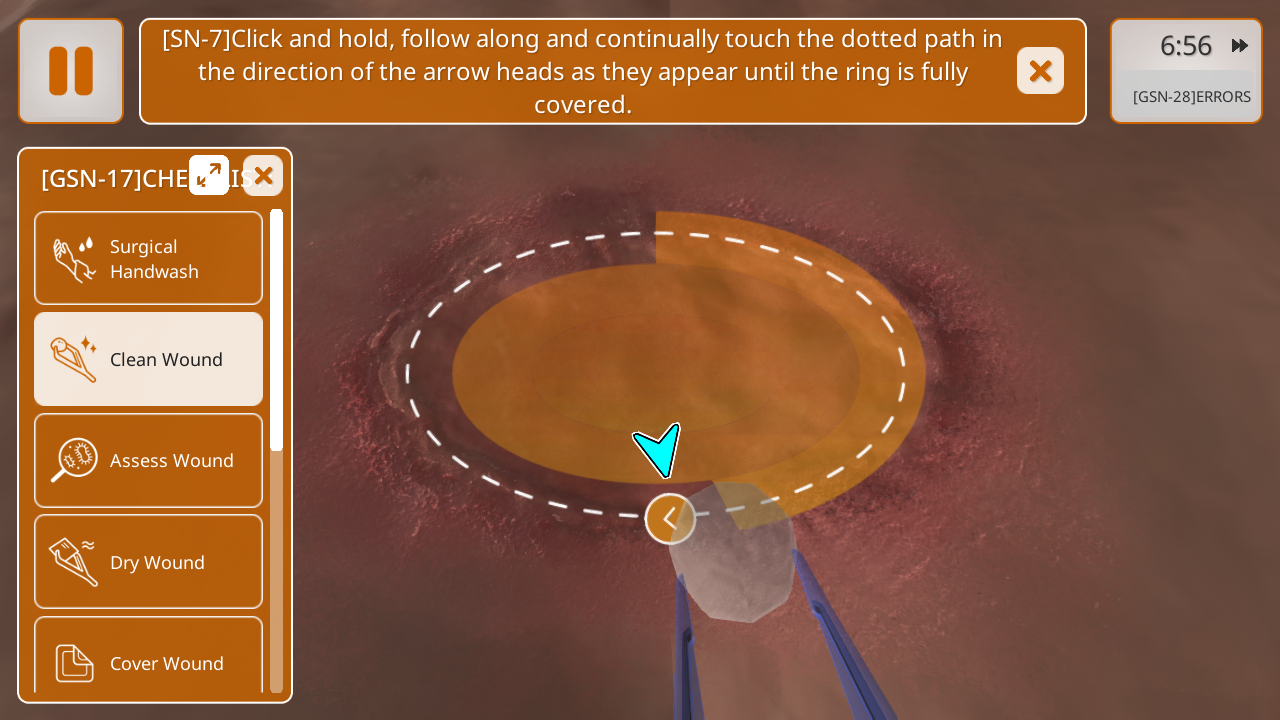Select the Dry Wound step
The height and width of the screenshot is (720, 1280).
149,562
